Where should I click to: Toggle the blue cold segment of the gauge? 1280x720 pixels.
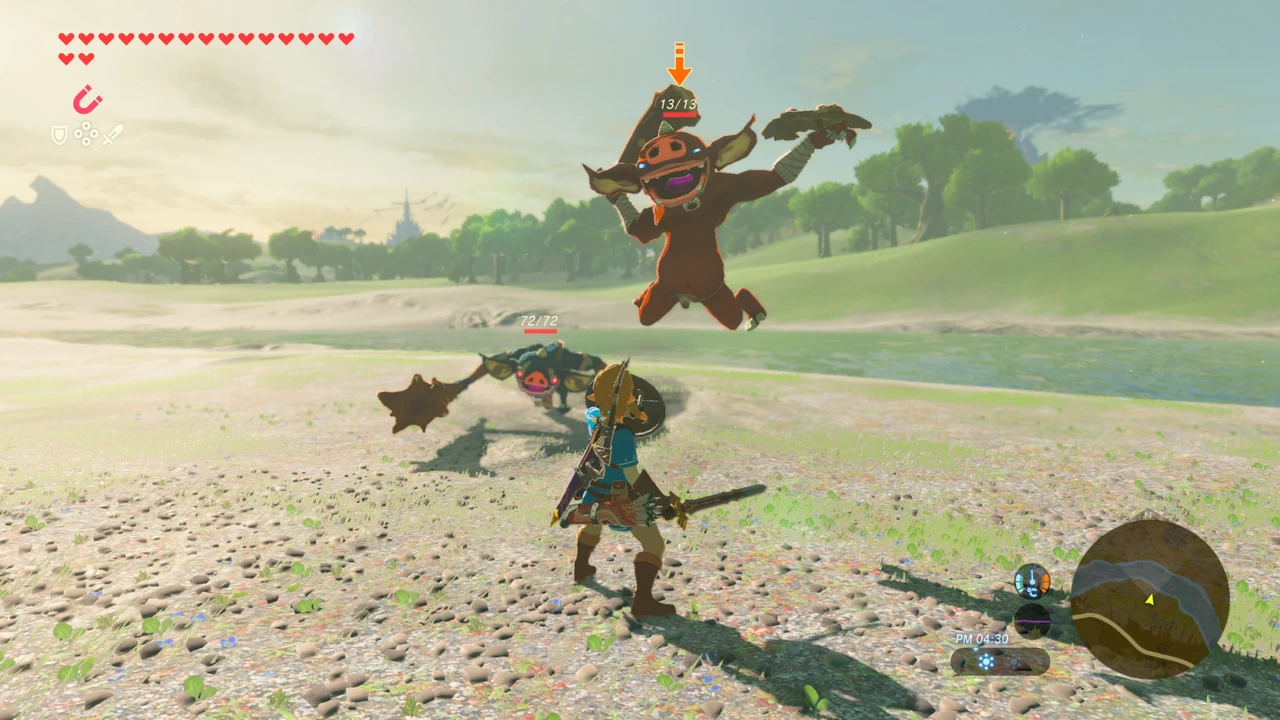click(x=1020, y=581)
